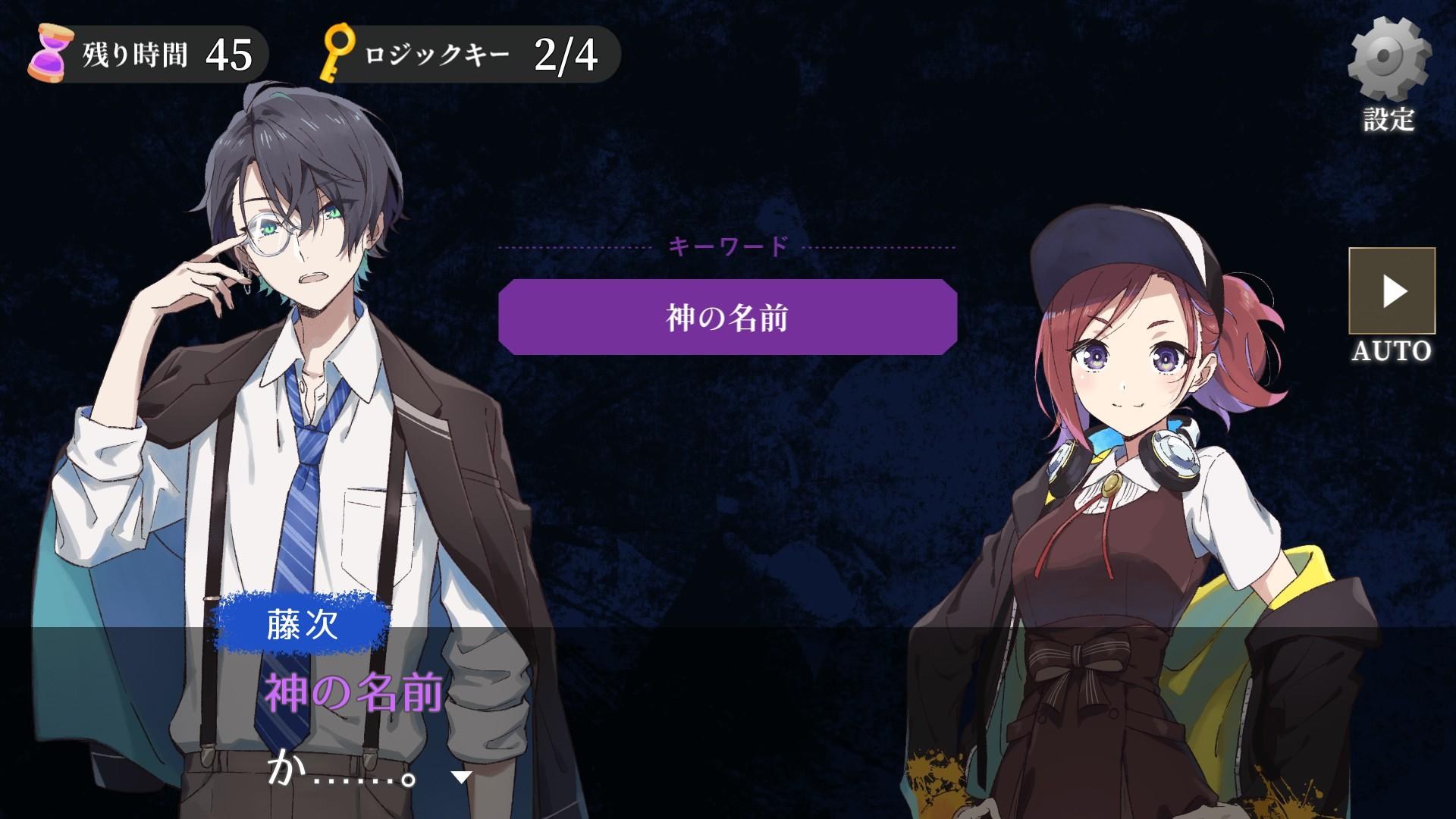Open the 設定 settings gear icon
This screenshot has width=1456, height=819.
coord(1394,57)
